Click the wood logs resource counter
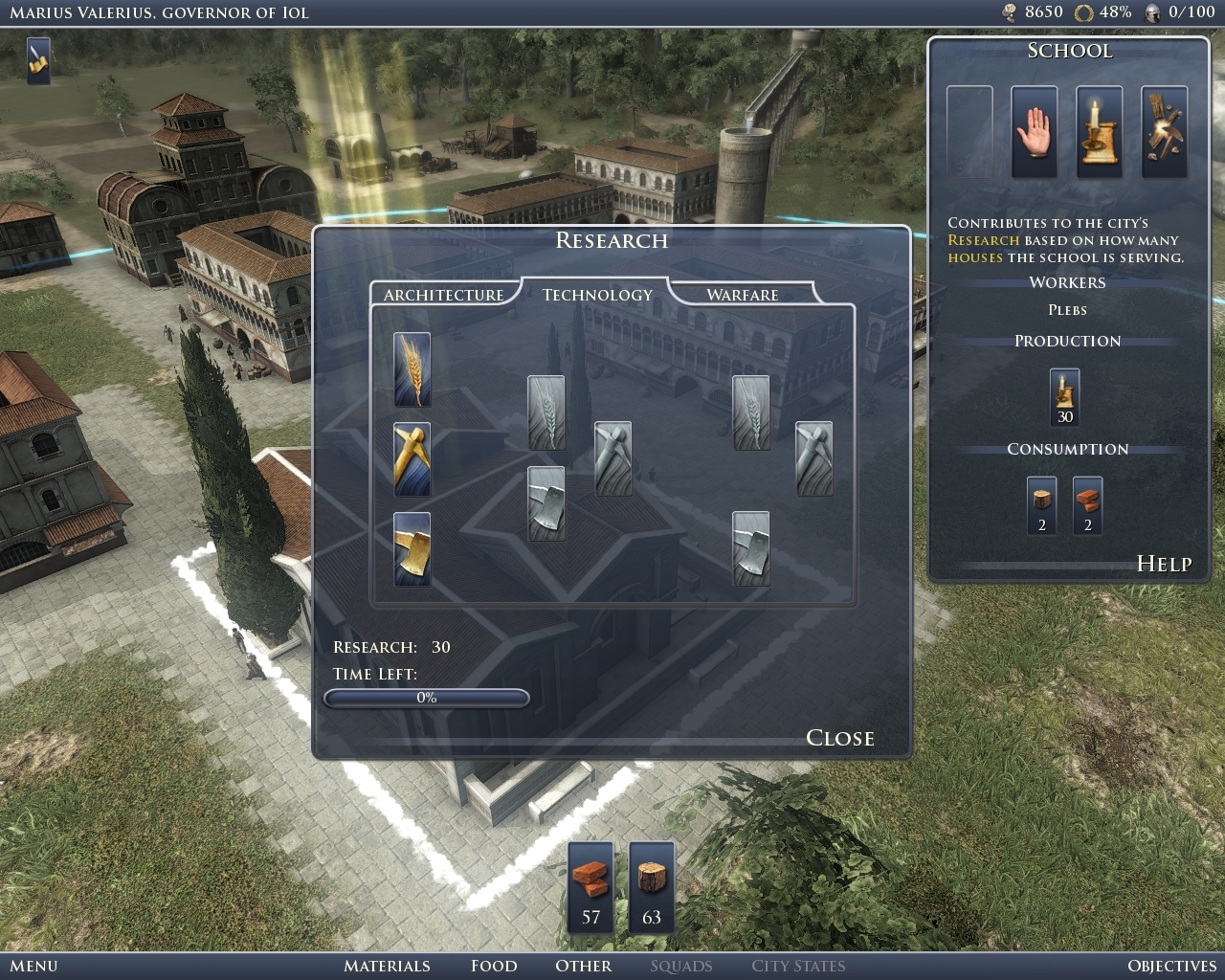 652,887
